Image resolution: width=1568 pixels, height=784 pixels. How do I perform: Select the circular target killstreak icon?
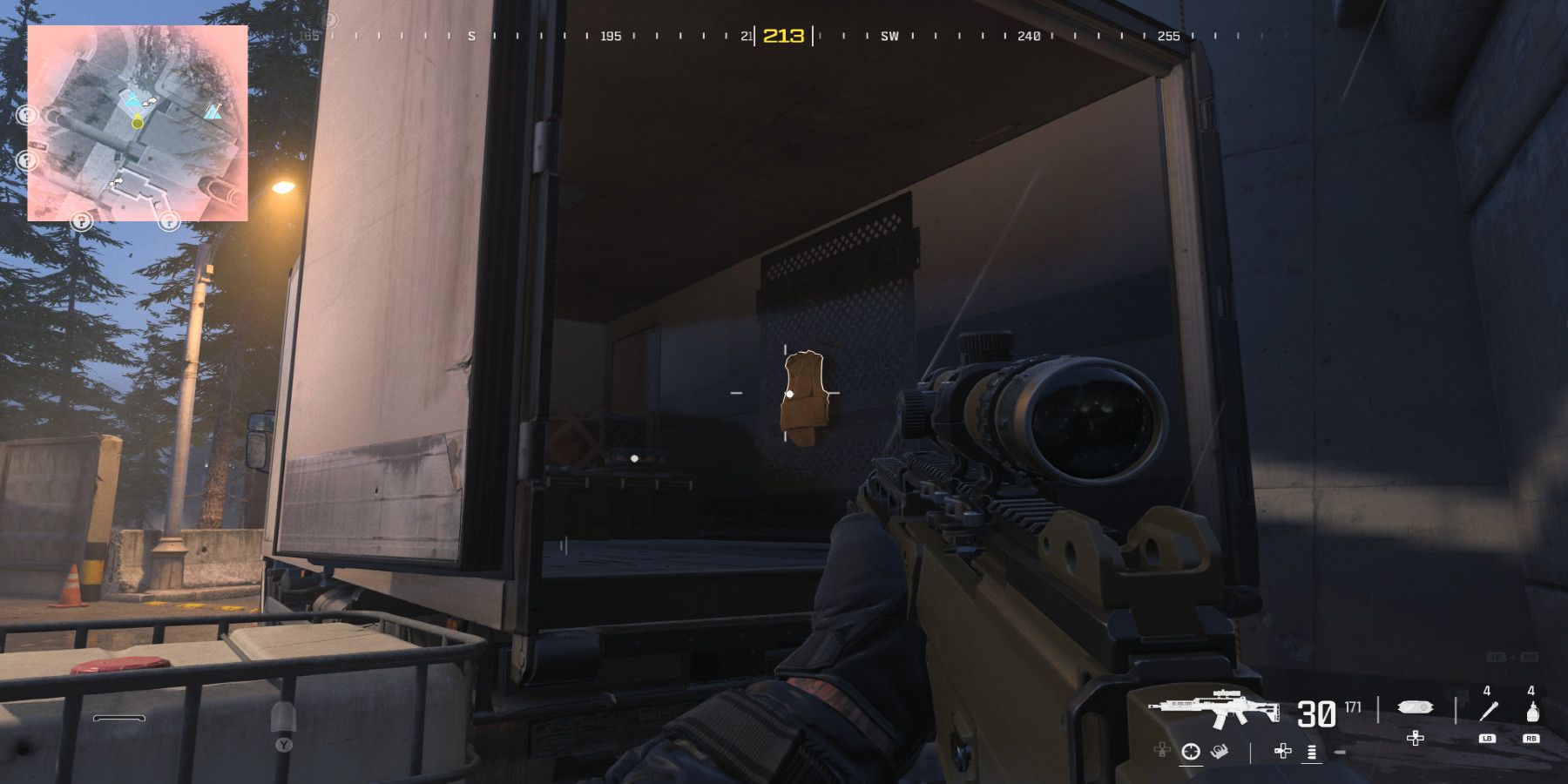1190,752
